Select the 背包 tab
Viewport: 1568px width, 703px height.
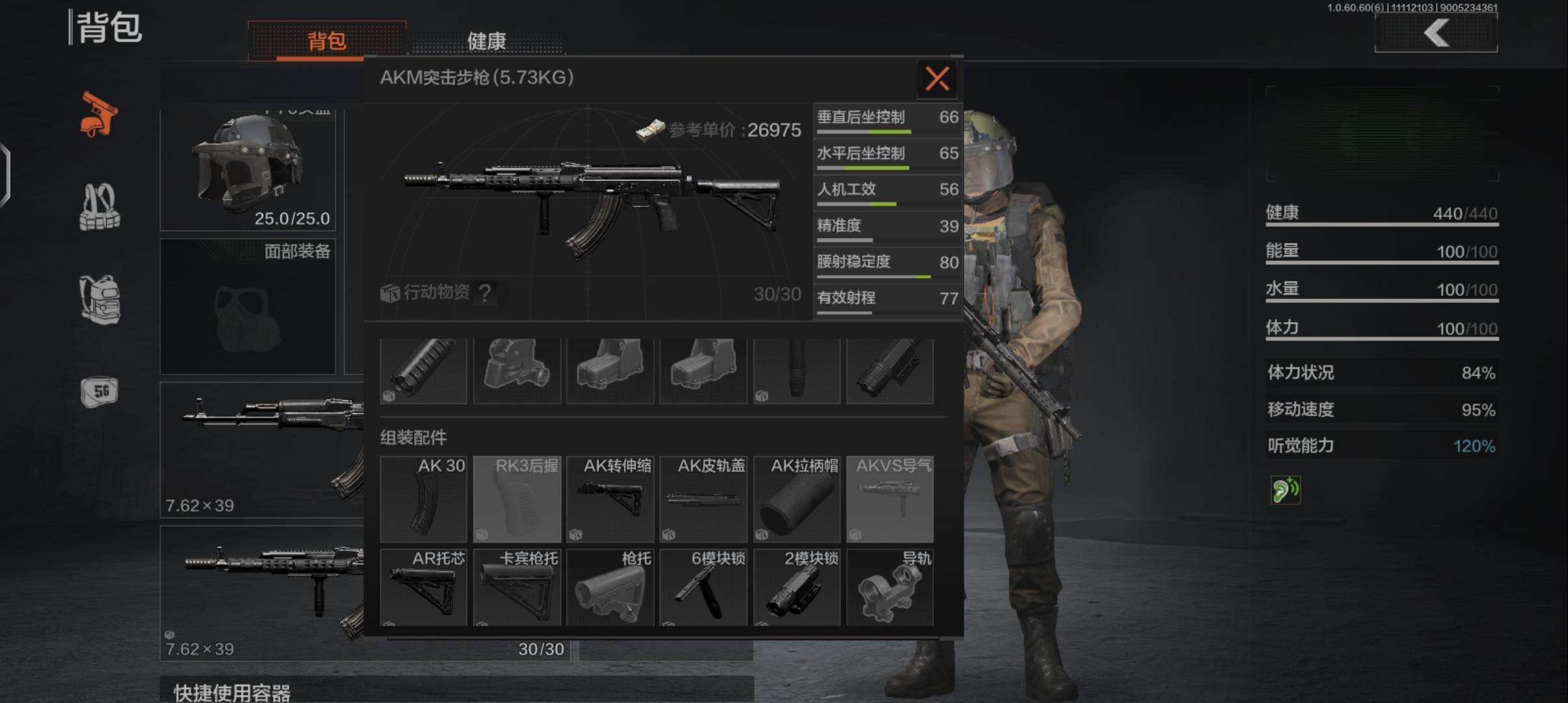326,41
